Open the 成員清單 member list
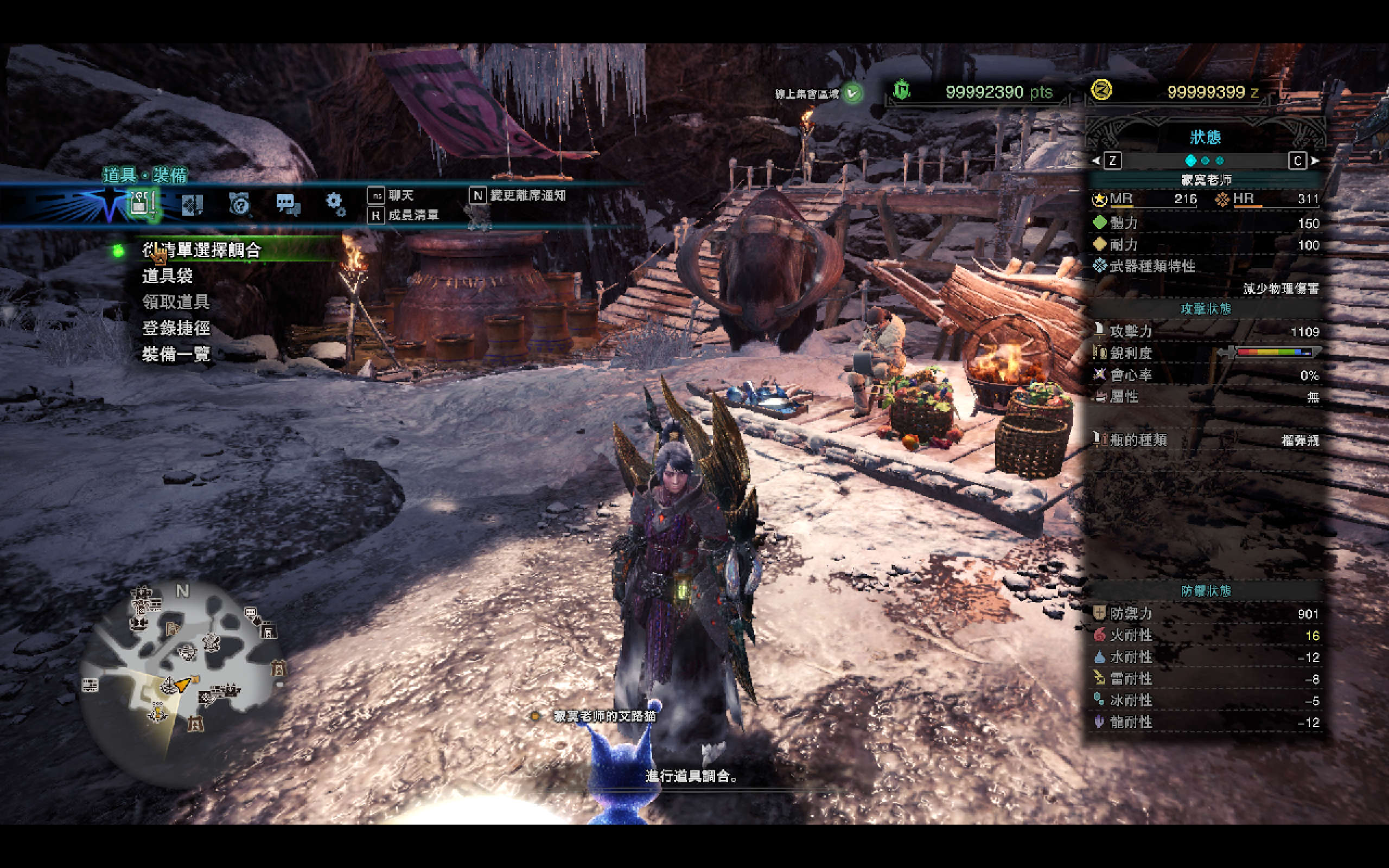The height and width of the screenshot is (868, 1389). click(x=413, y=215)
